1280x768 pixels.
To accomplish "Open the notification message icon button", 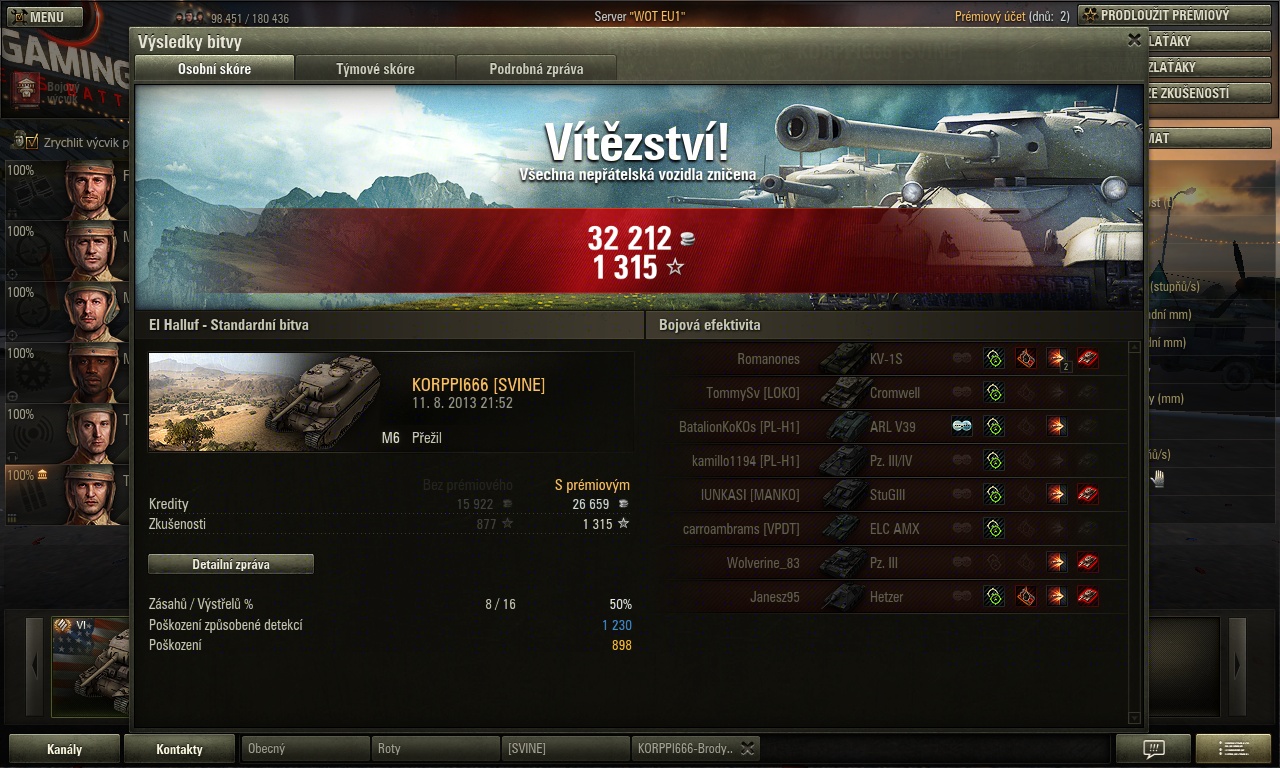I will pyautogui.click(x=1153, y=749).
